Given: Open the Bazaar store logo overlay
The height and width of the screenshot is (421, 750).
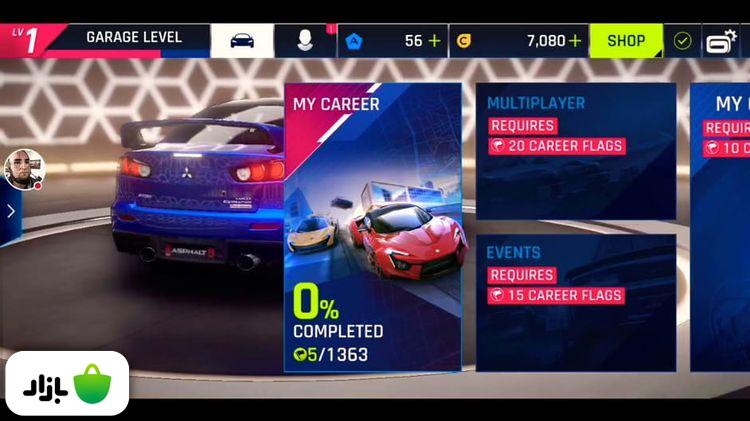Looking at the screenshot, I should [67, 383].
